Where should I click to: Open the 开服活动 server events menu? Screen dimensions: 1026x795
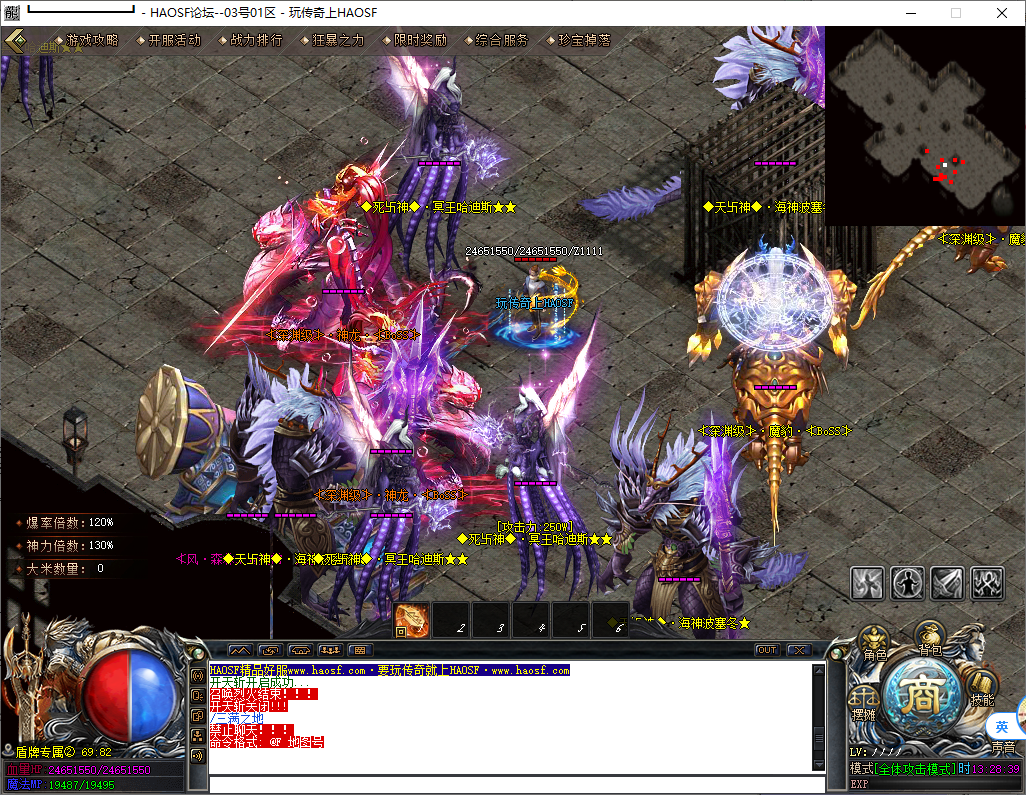[174, 40]
